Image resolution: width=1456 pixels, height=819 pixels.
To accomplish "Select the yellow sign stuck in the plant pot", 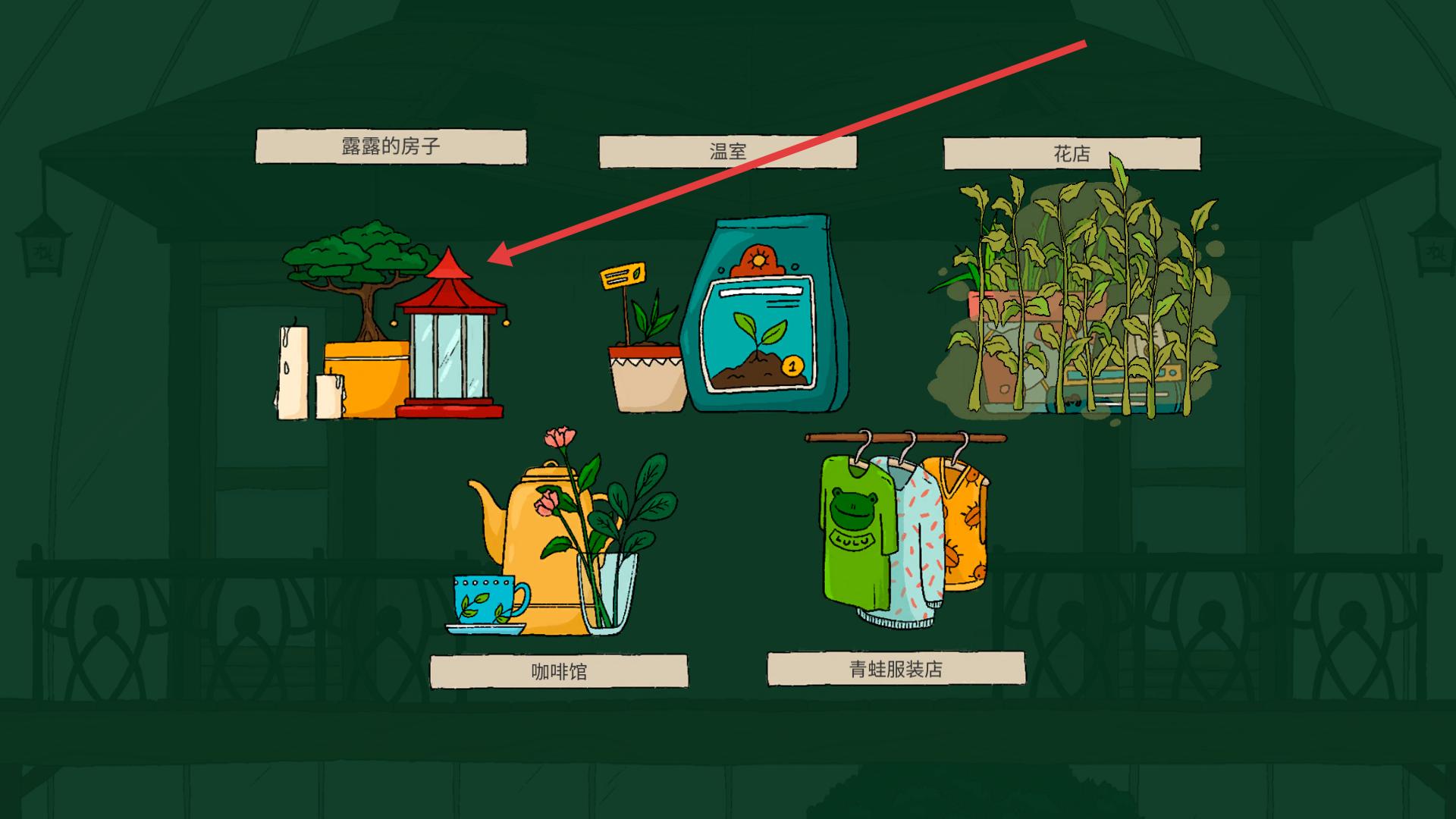I will point(622,275).
